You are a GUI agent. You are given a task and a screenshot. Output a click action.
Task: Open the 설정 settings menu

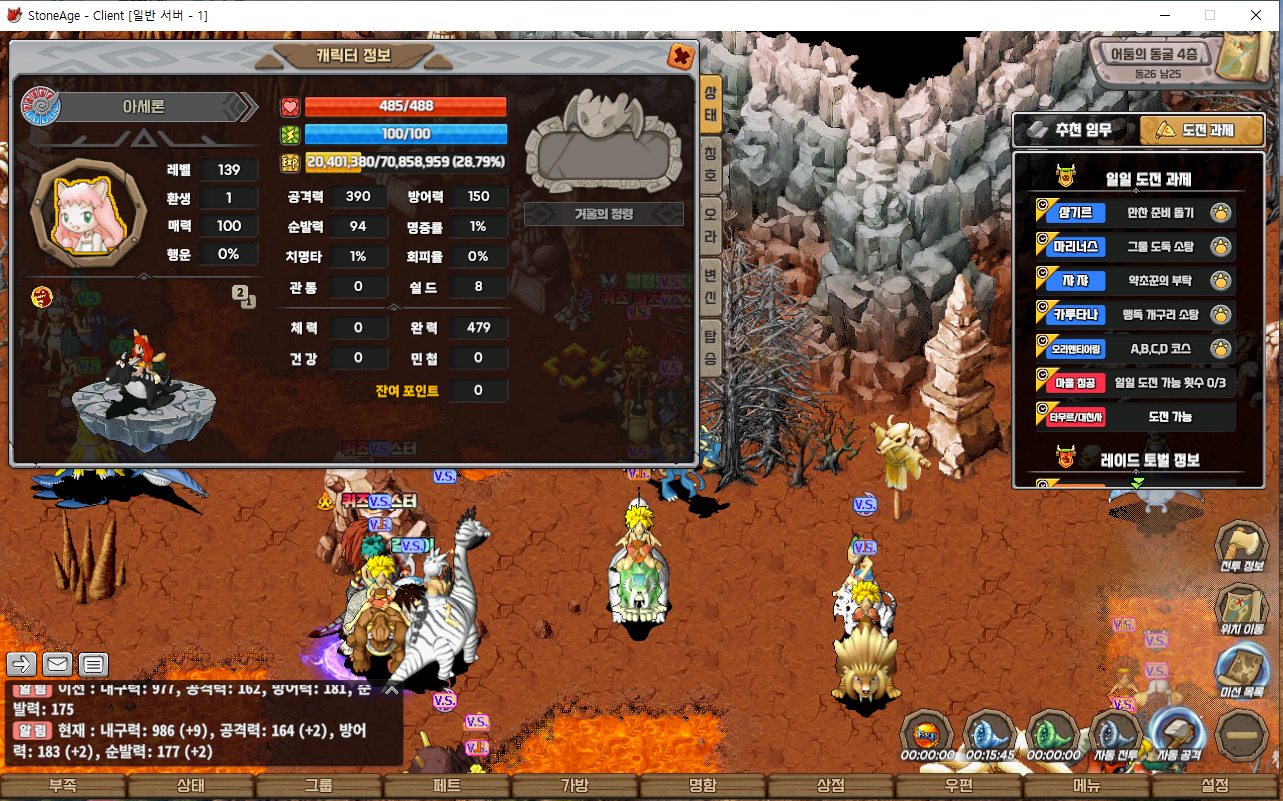pos(1216,787)
